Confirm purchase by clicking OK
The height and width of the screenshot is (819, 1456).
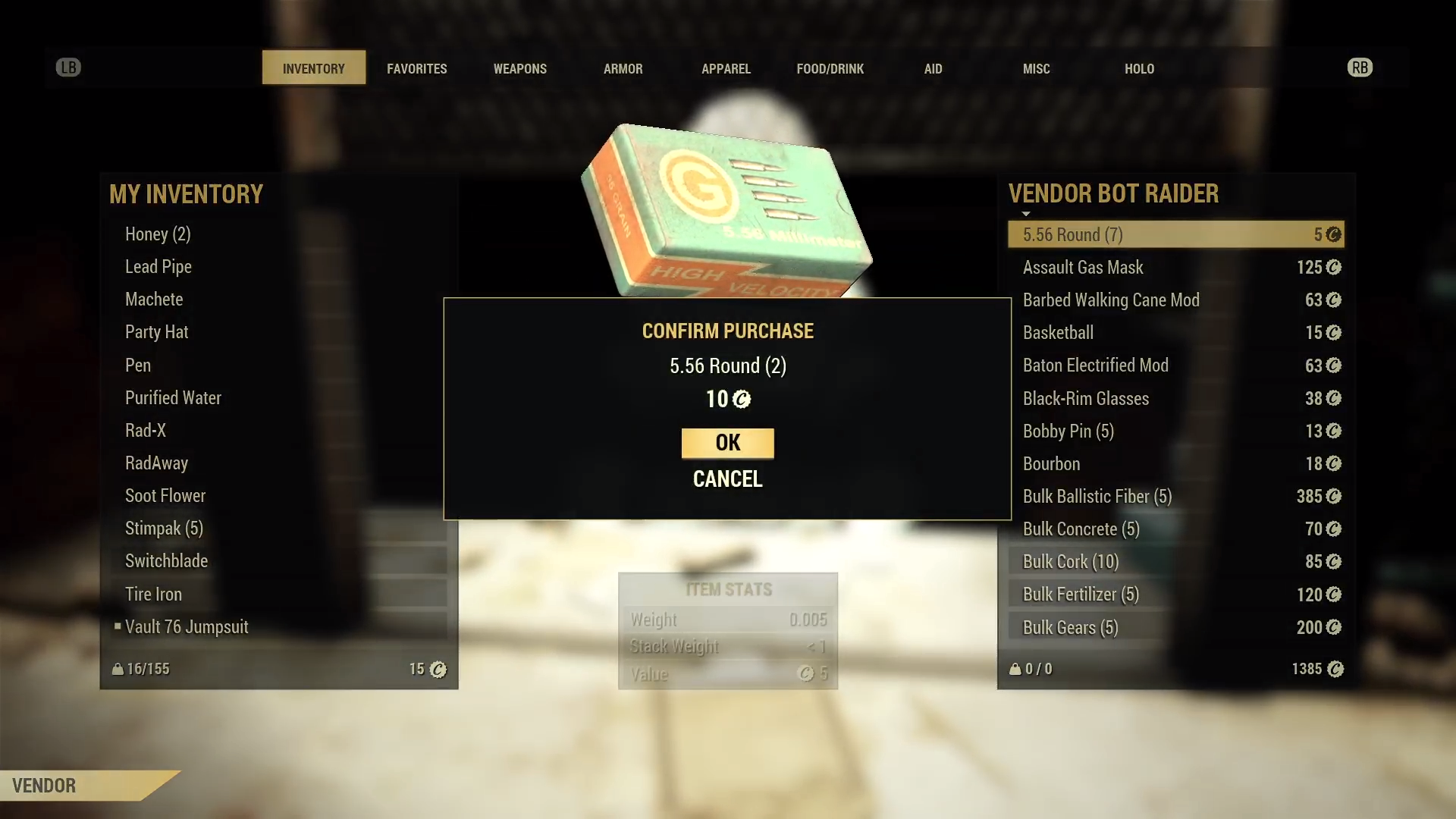pos(727,443)
